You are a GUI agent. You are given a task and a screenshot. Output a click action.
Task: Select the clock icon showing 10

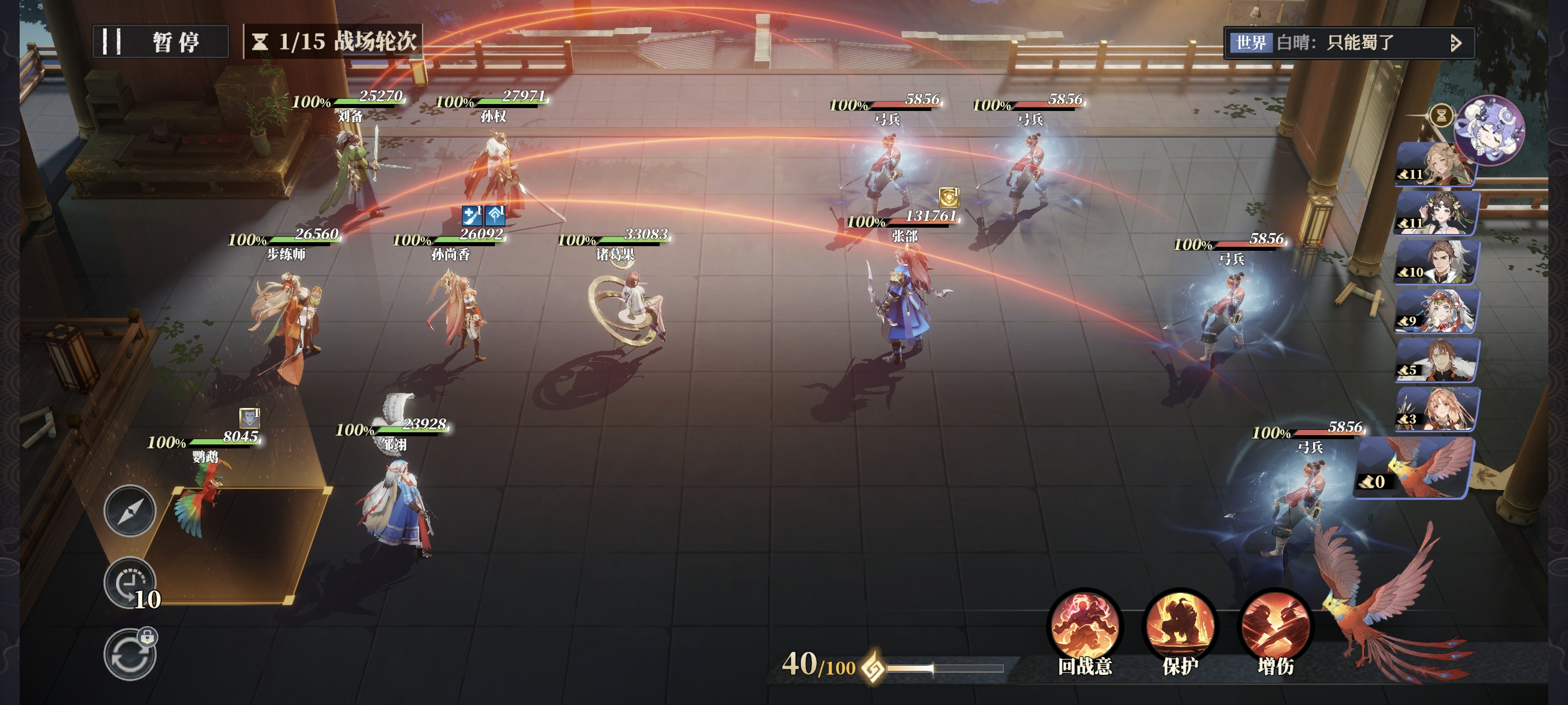point(130,582)
